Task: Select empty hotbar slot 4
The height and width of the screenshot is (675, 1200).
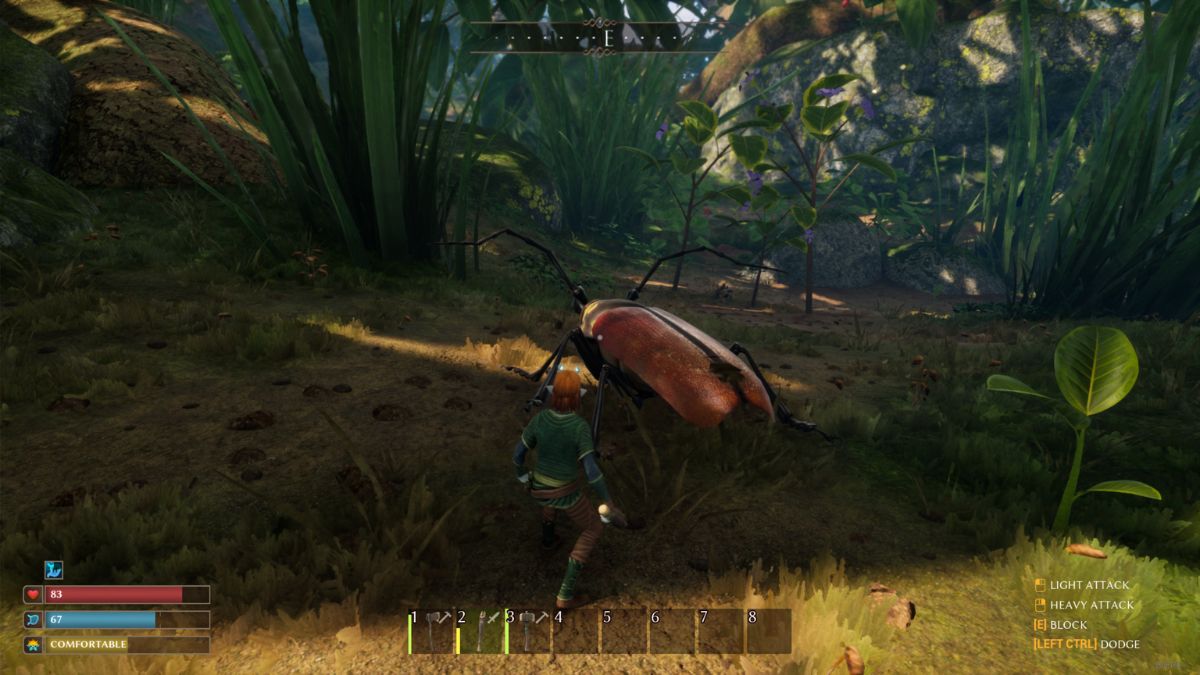Action: [576, 632]
